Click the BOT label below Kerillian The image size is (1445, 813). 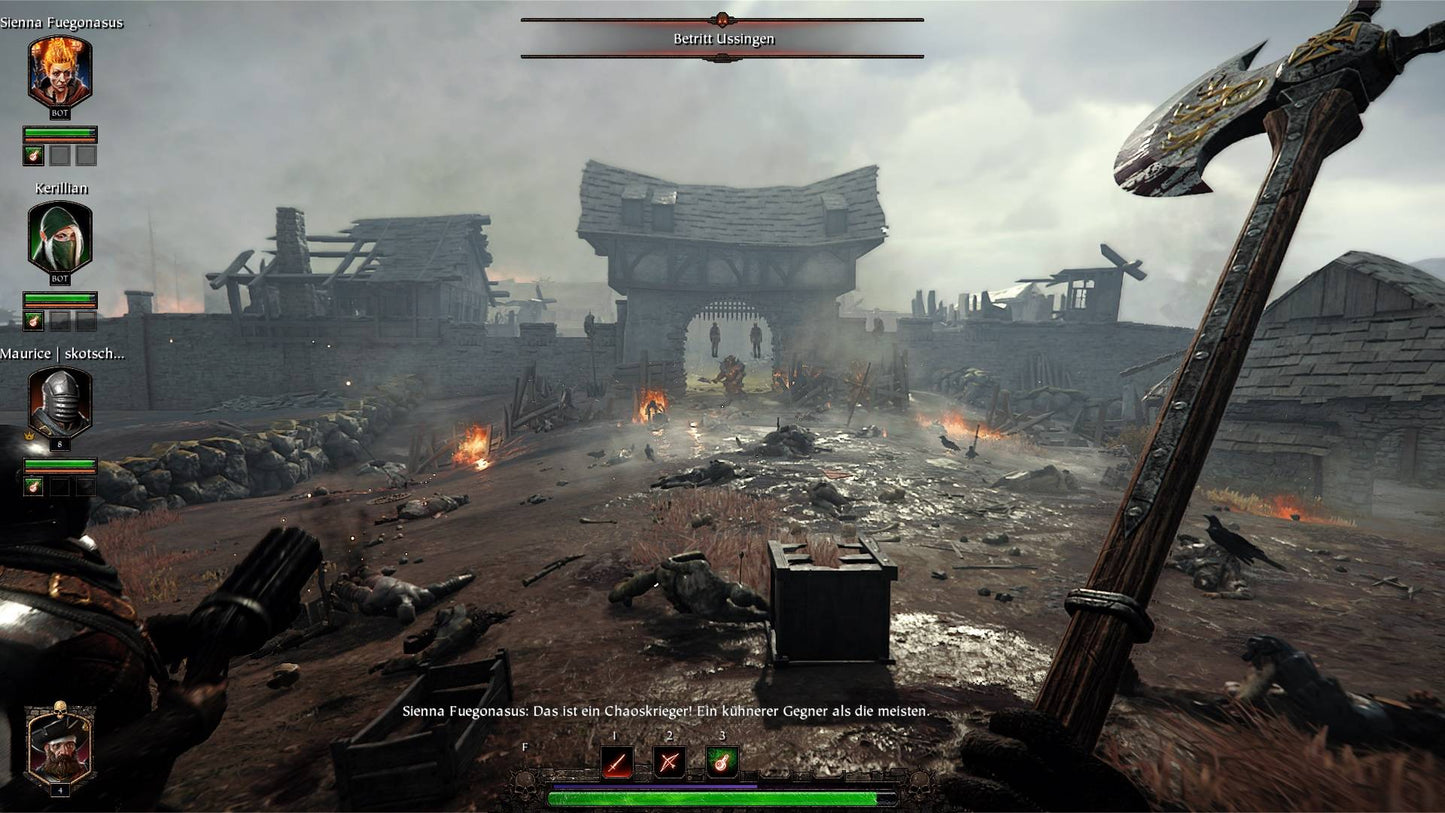(x=58, y=279)
